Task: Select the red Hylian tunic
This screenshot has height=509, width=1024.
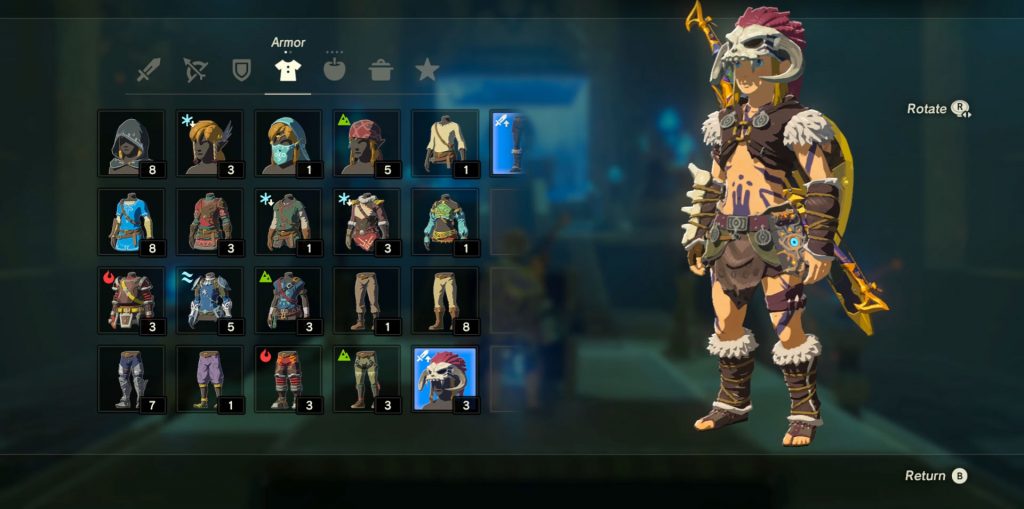Action: 209,221
